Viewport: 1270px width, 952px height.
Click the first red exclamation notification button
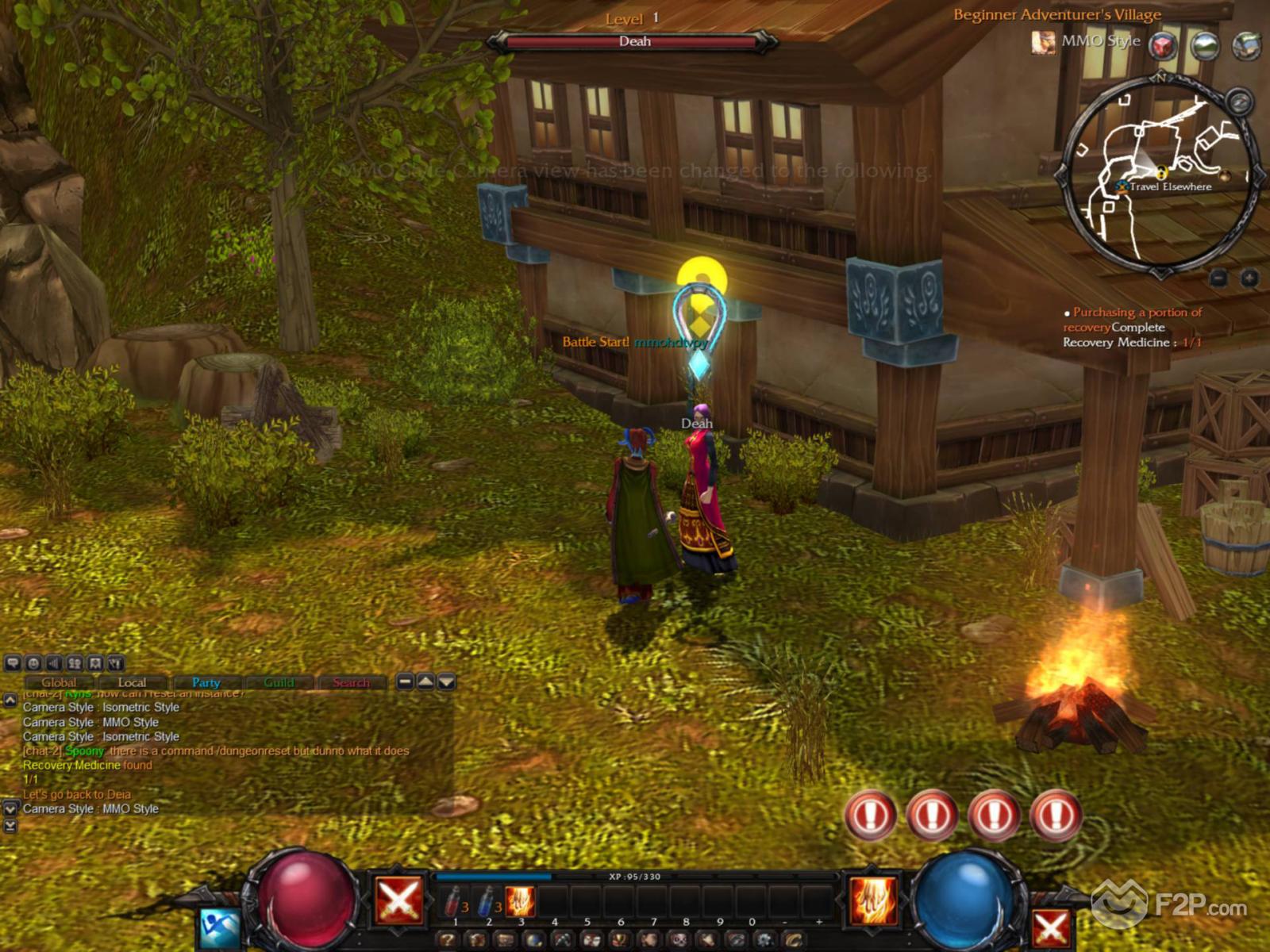[x=871, y=815]
